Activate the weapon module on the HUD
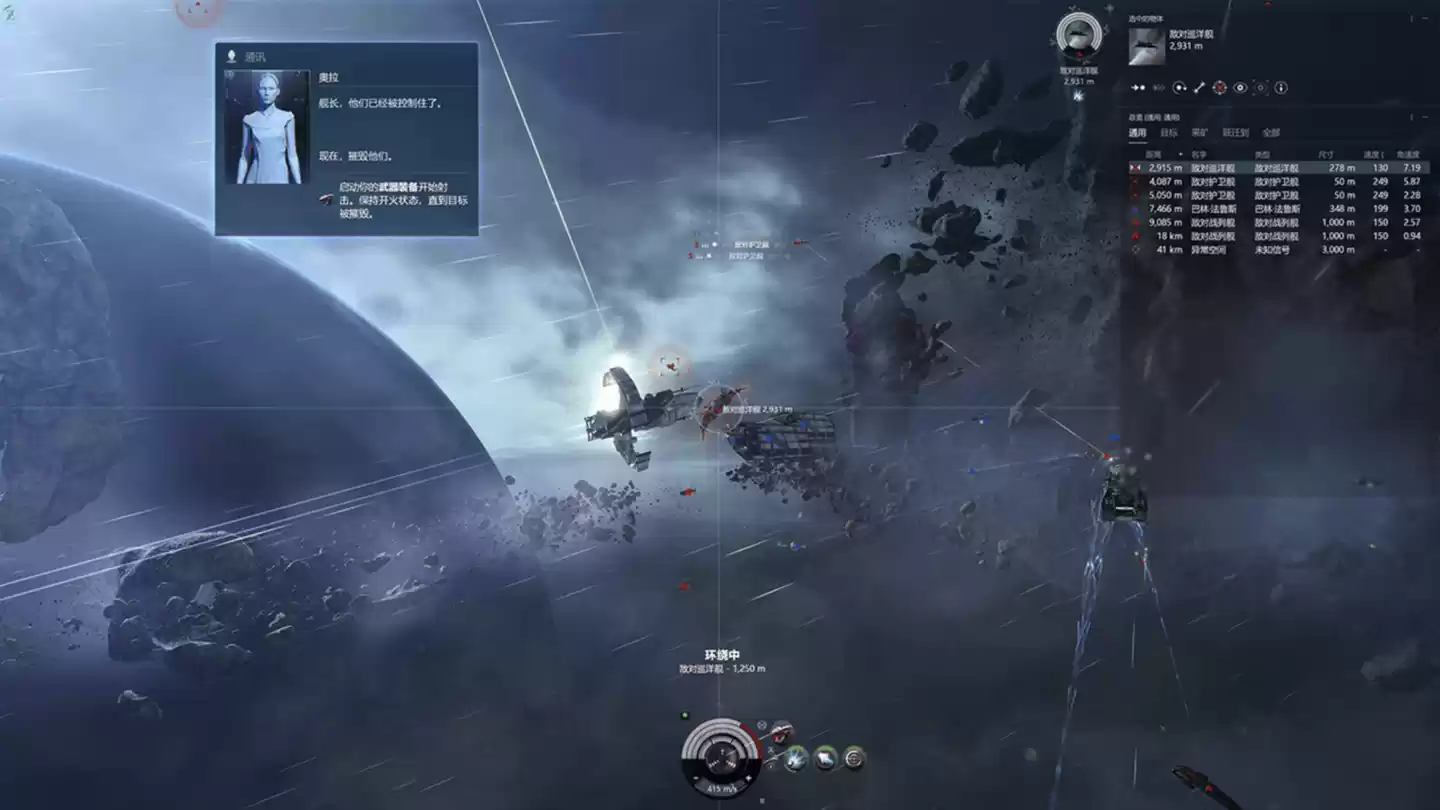Screen dimensions: 1440x810 [783, 732]
